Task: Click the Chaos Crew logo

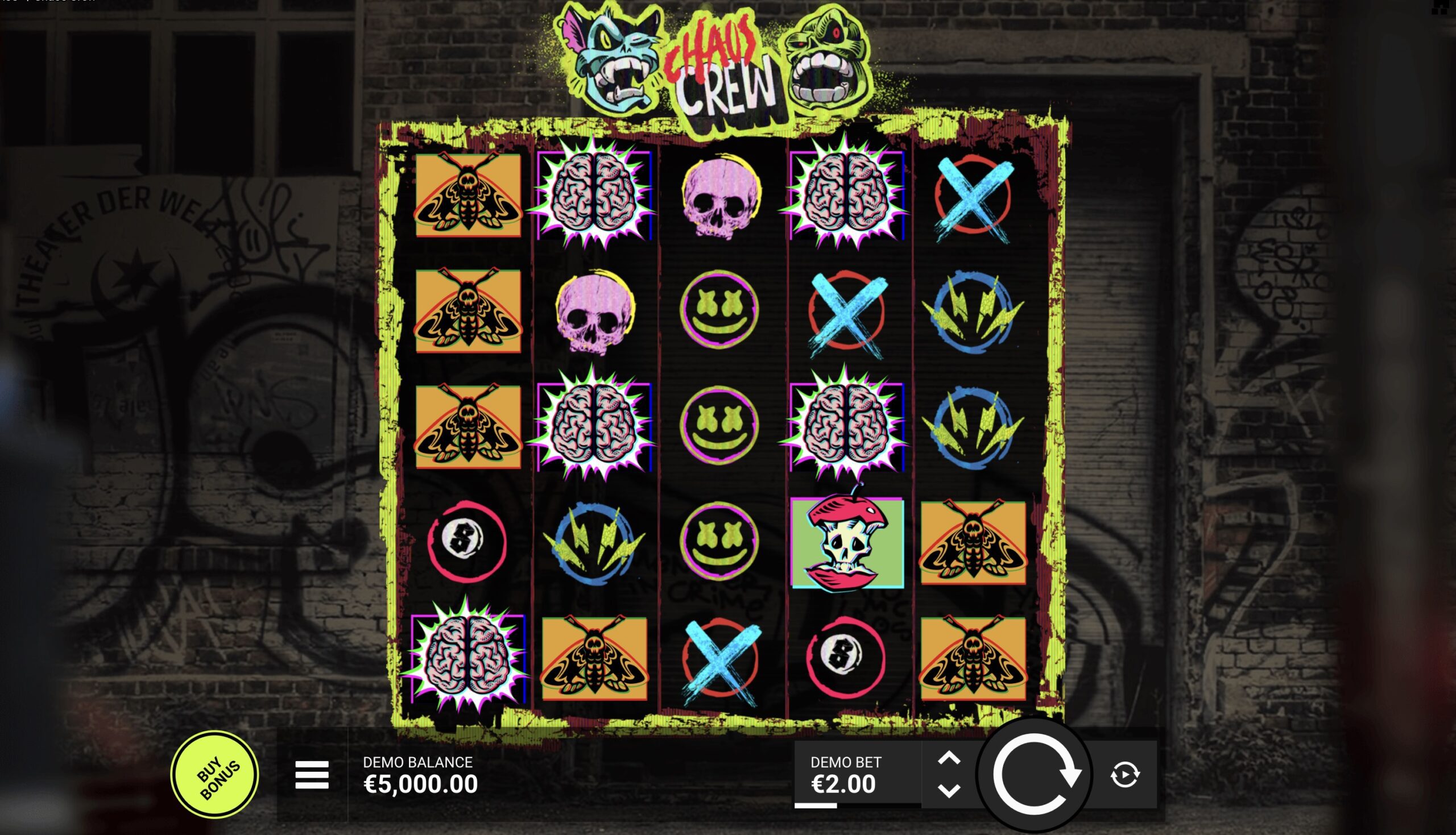Action: [724, 63]
